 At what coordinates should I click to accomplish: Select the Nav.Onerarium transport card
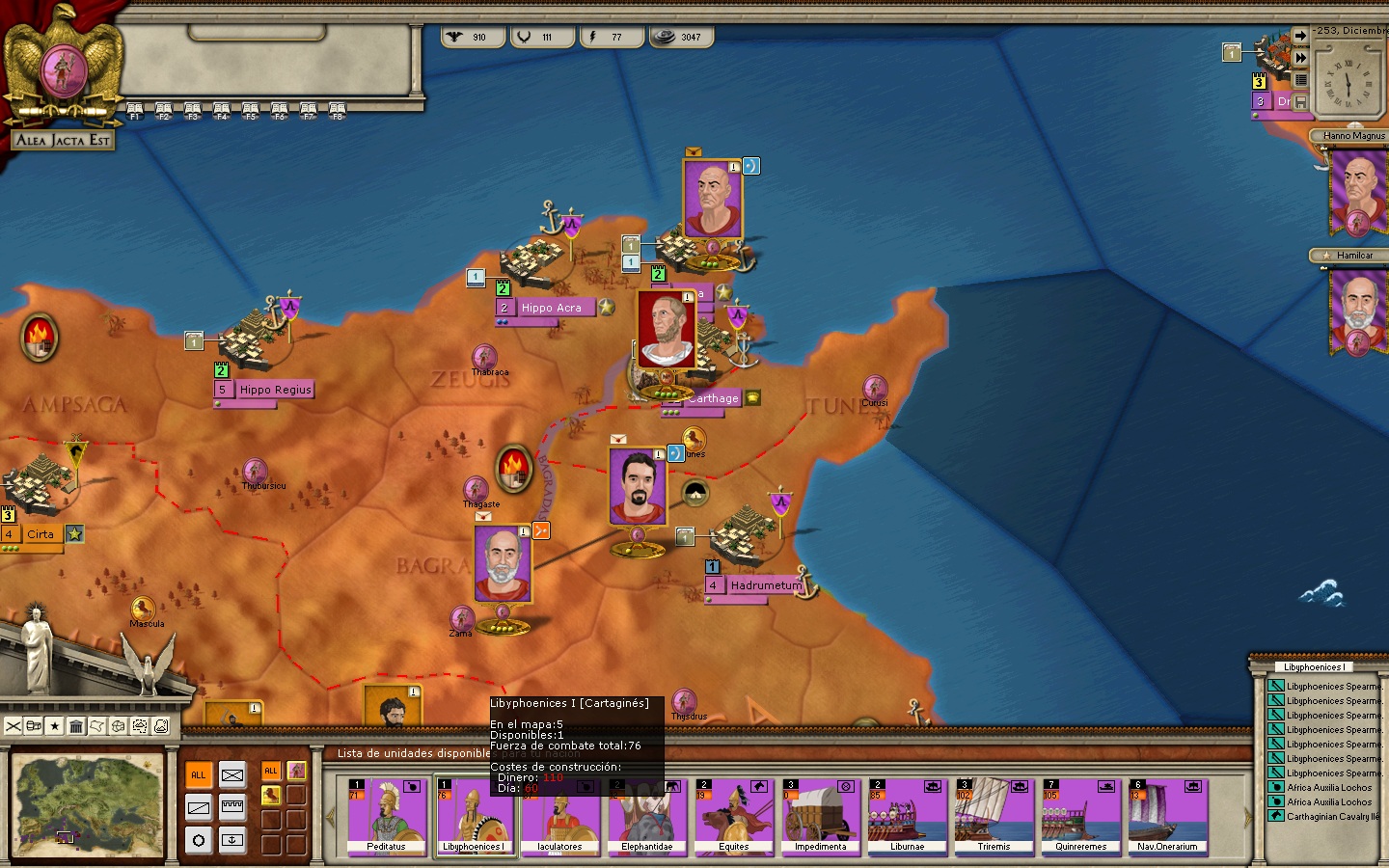[x=1167, y=816]
